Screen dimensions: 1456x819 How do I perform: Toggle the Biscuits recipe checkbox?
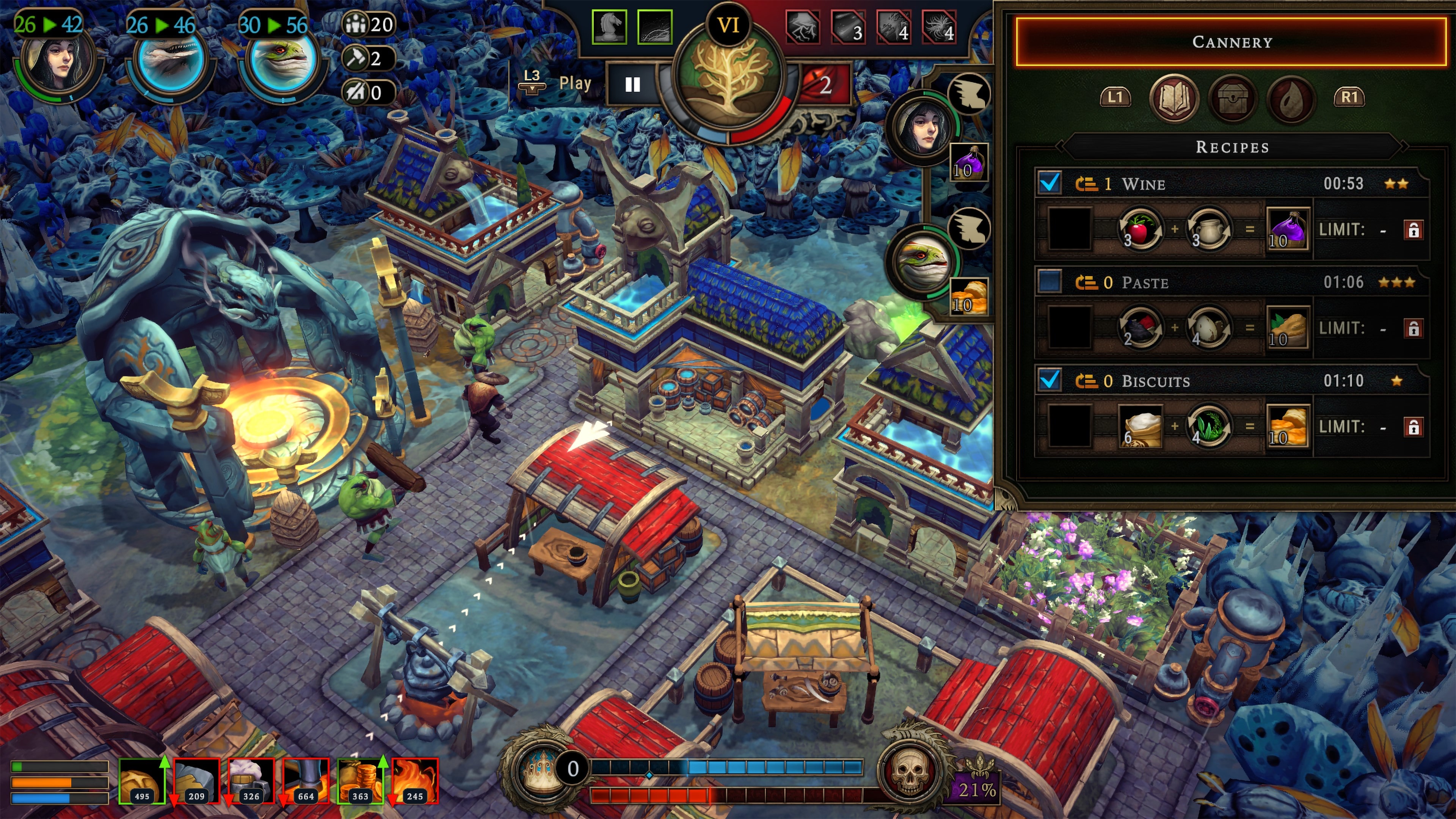point(1050,380)
